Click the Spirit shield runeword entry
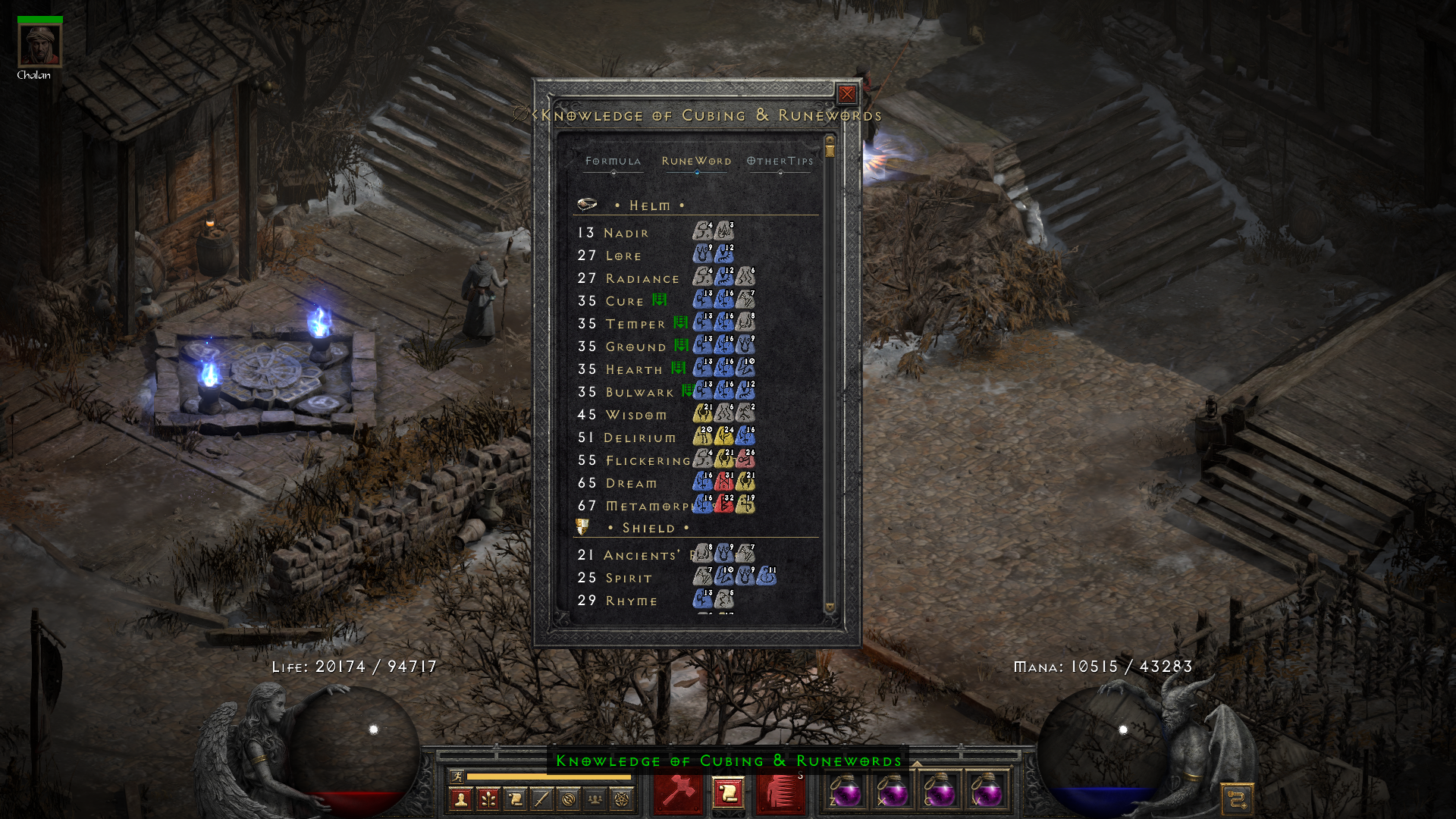Screen dimensions: 1456x819 pyautogui.click(x=629, y=578)
